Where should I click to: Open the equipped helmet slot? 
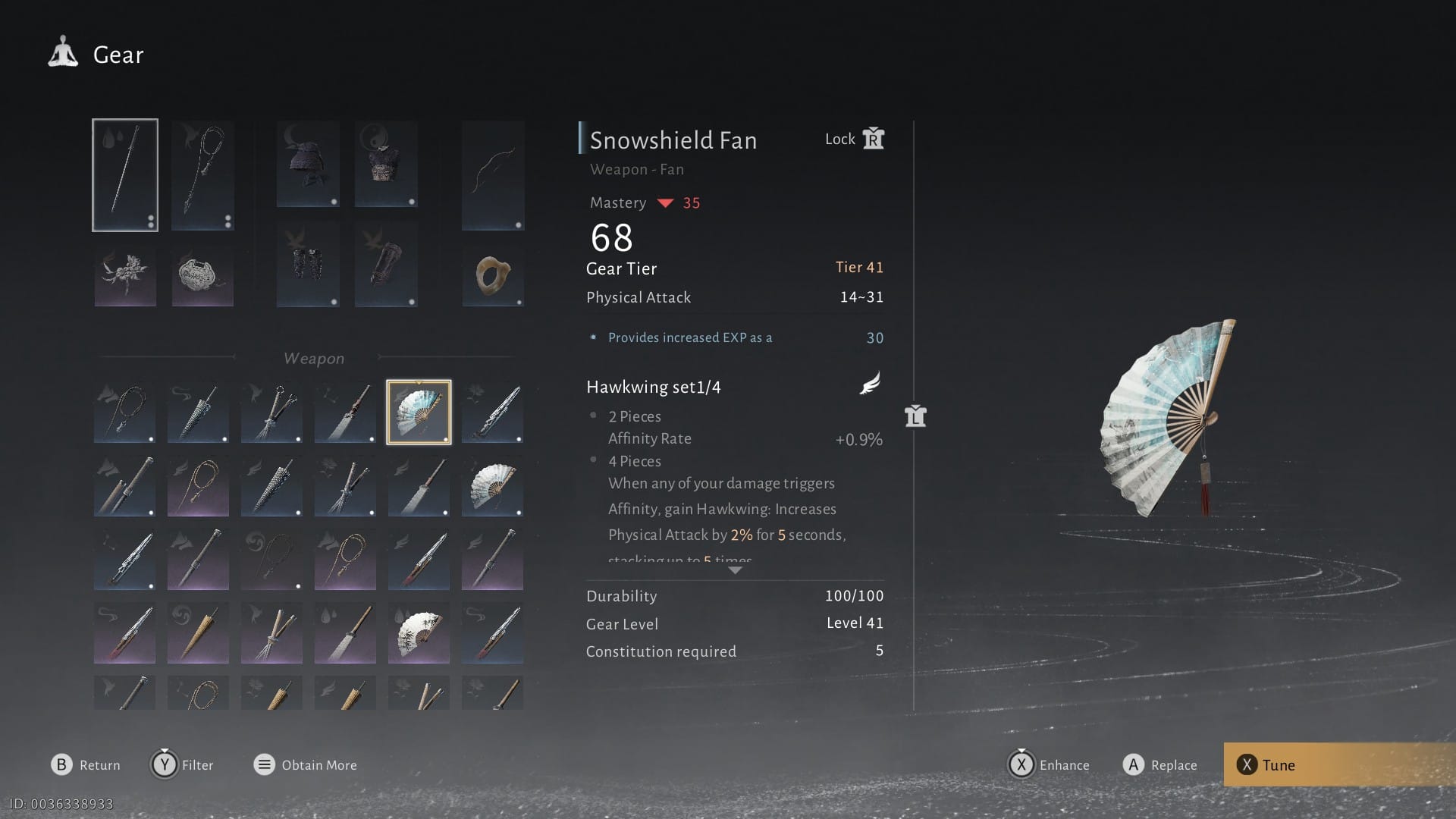point(308,164)
